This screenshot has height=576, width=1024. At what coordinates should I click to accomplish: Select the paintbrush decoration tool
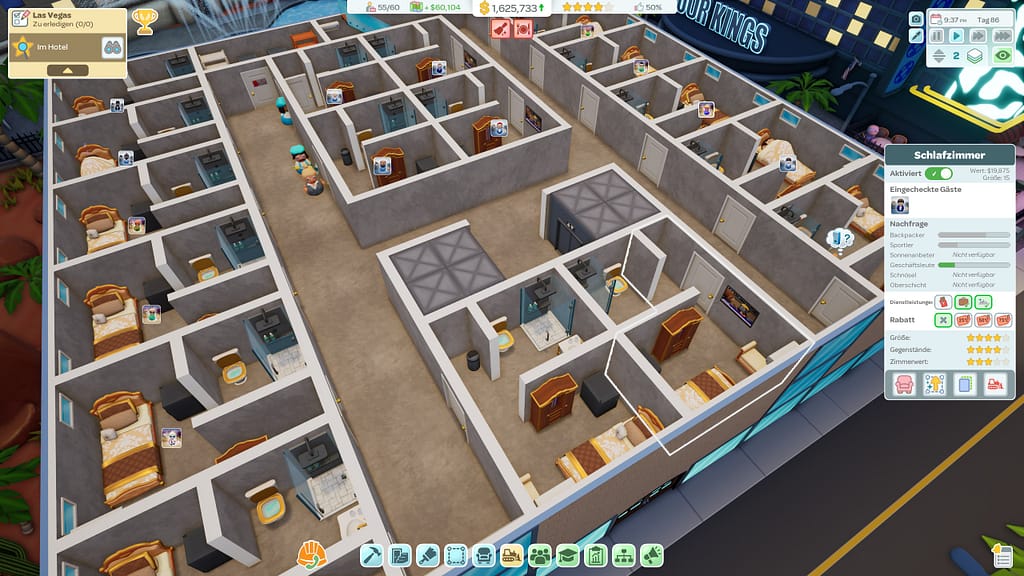[x=428, y=555]
